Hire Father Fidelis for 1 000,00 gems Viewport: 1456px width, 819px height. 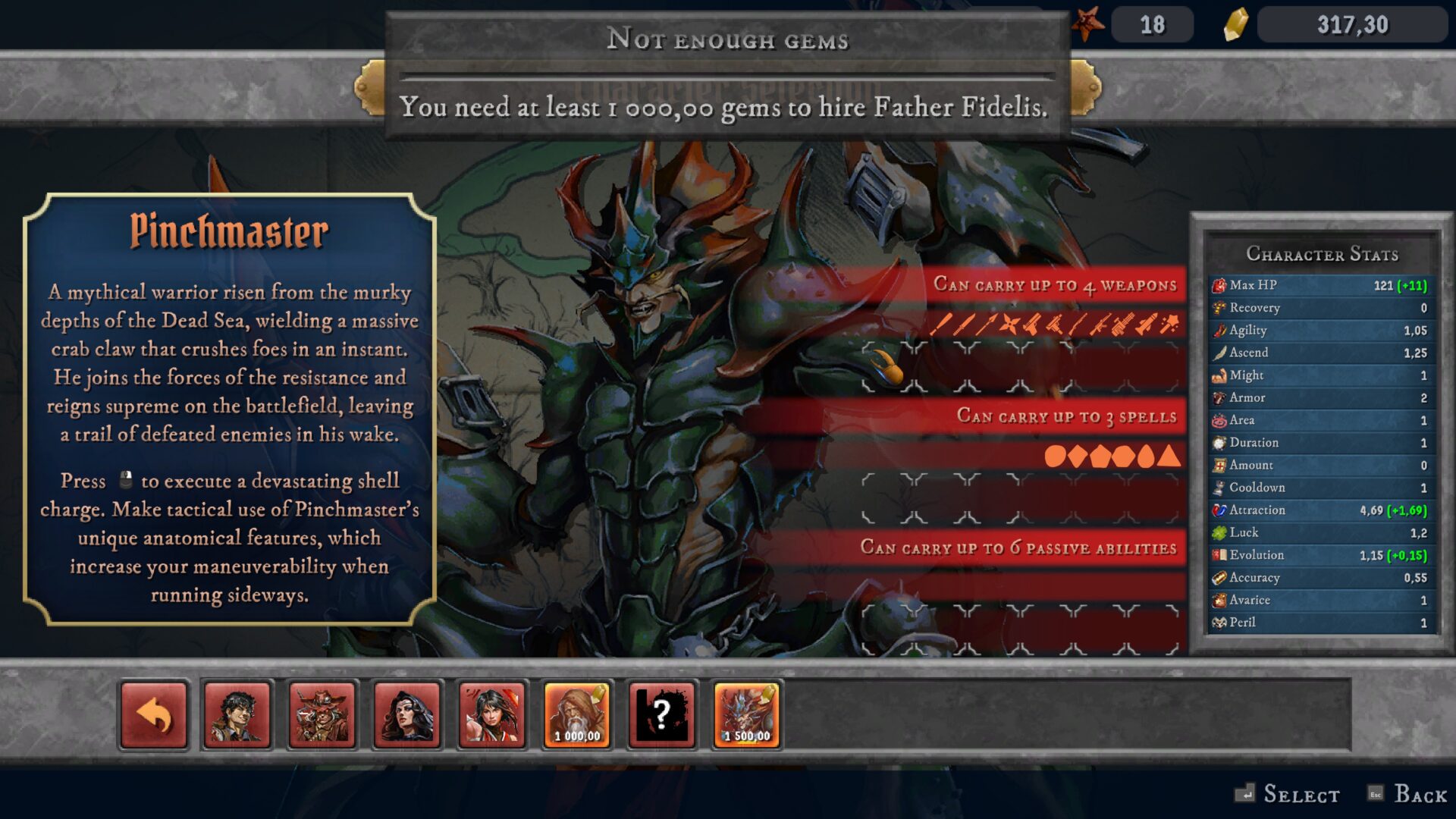(577, 715)
